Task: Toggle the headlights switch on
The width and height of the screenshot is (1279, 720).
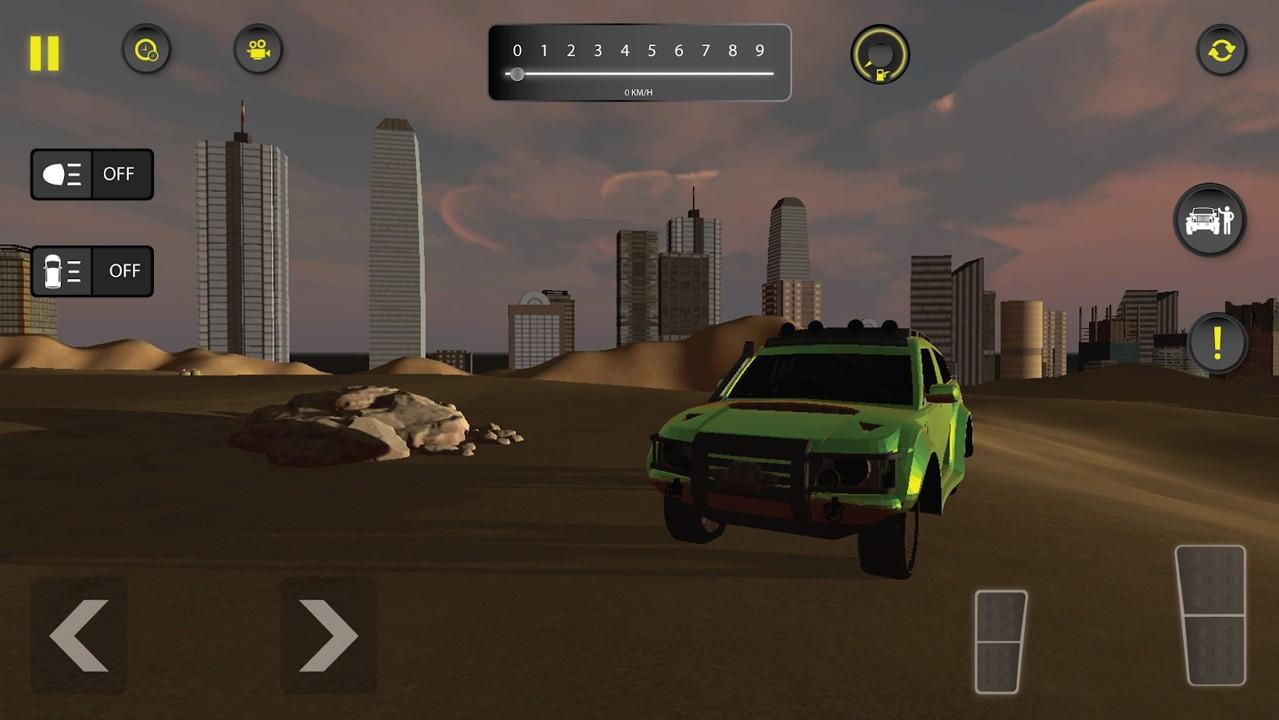Action: tap(92, 174)
